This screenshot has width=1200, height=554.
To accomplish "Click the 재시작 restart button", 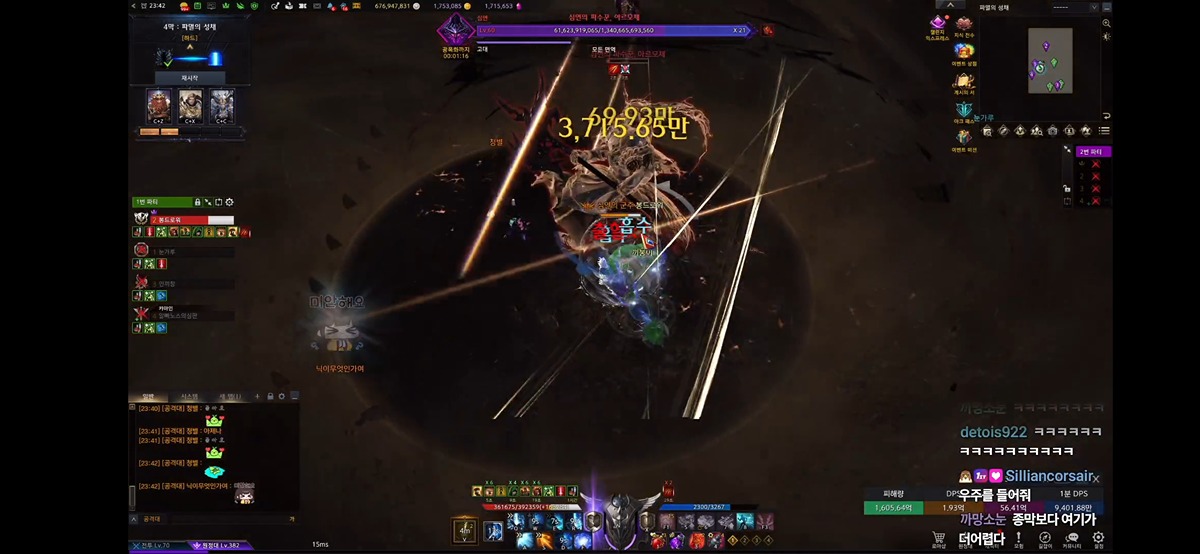I will [x=189, y=77].
